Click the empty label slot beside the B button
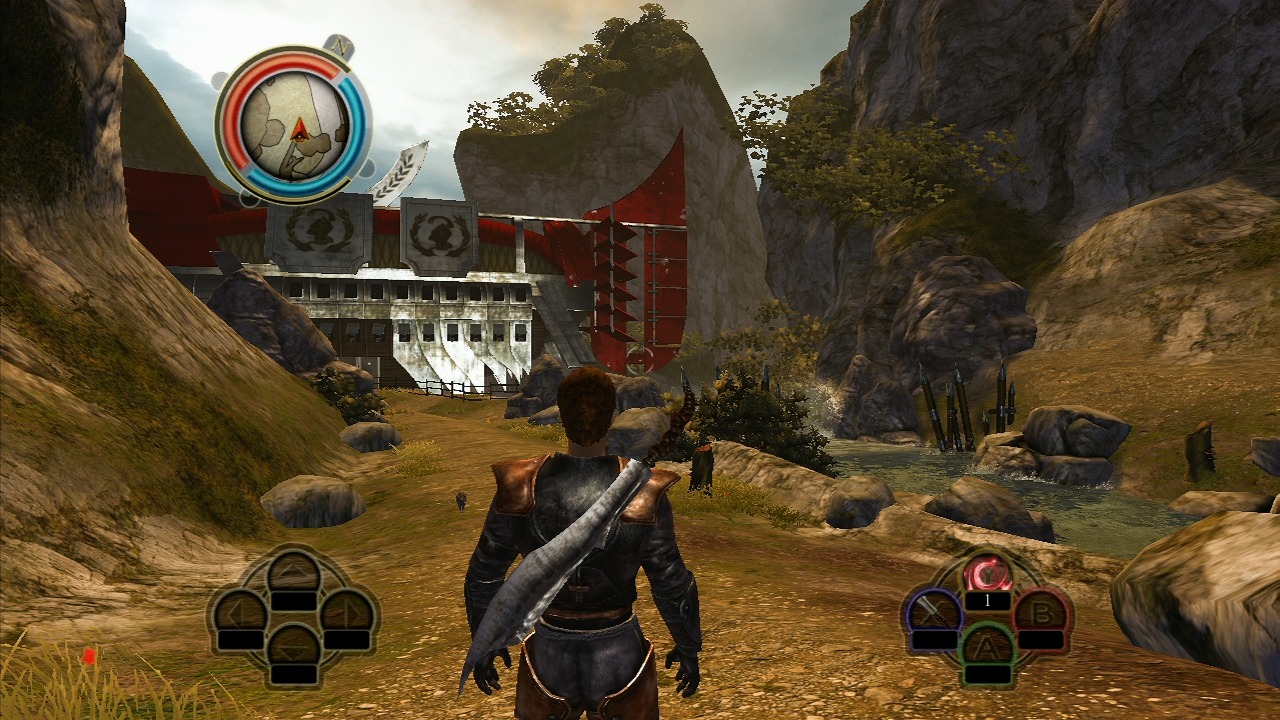This screenshot has width=1280, height=720. coord(1041,641)
